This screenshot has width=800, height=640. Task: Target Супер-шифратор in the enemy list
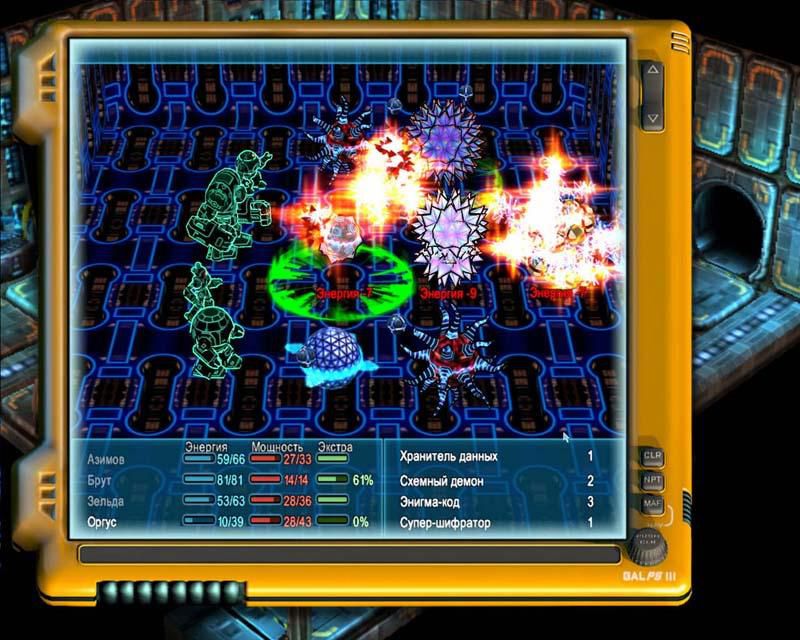pos(445,522)
